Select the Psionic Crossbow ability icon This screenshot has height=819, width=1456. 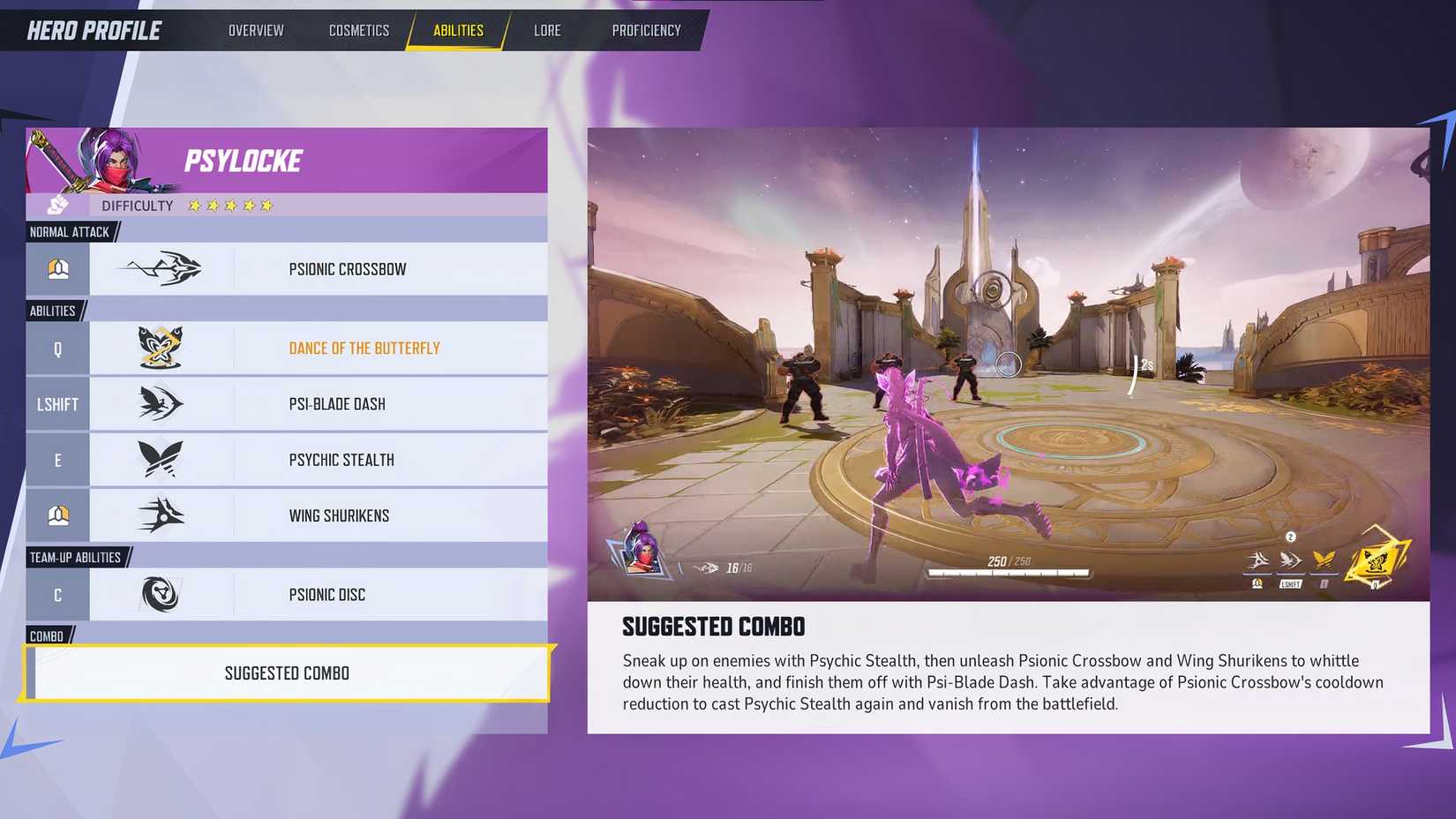(x=163, y=268)
